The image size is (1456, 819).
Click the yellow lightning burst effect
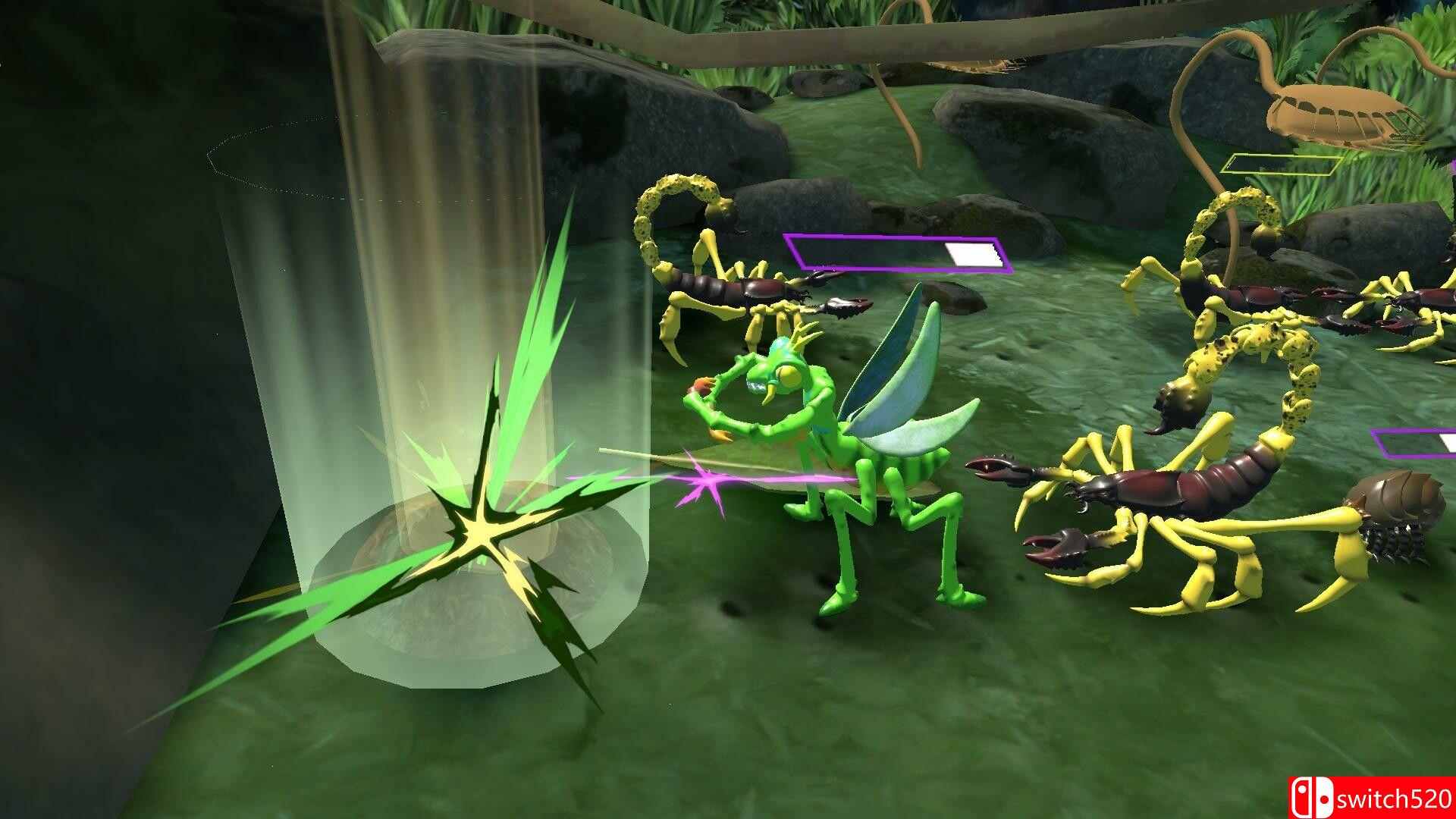(x=485, y=531)
